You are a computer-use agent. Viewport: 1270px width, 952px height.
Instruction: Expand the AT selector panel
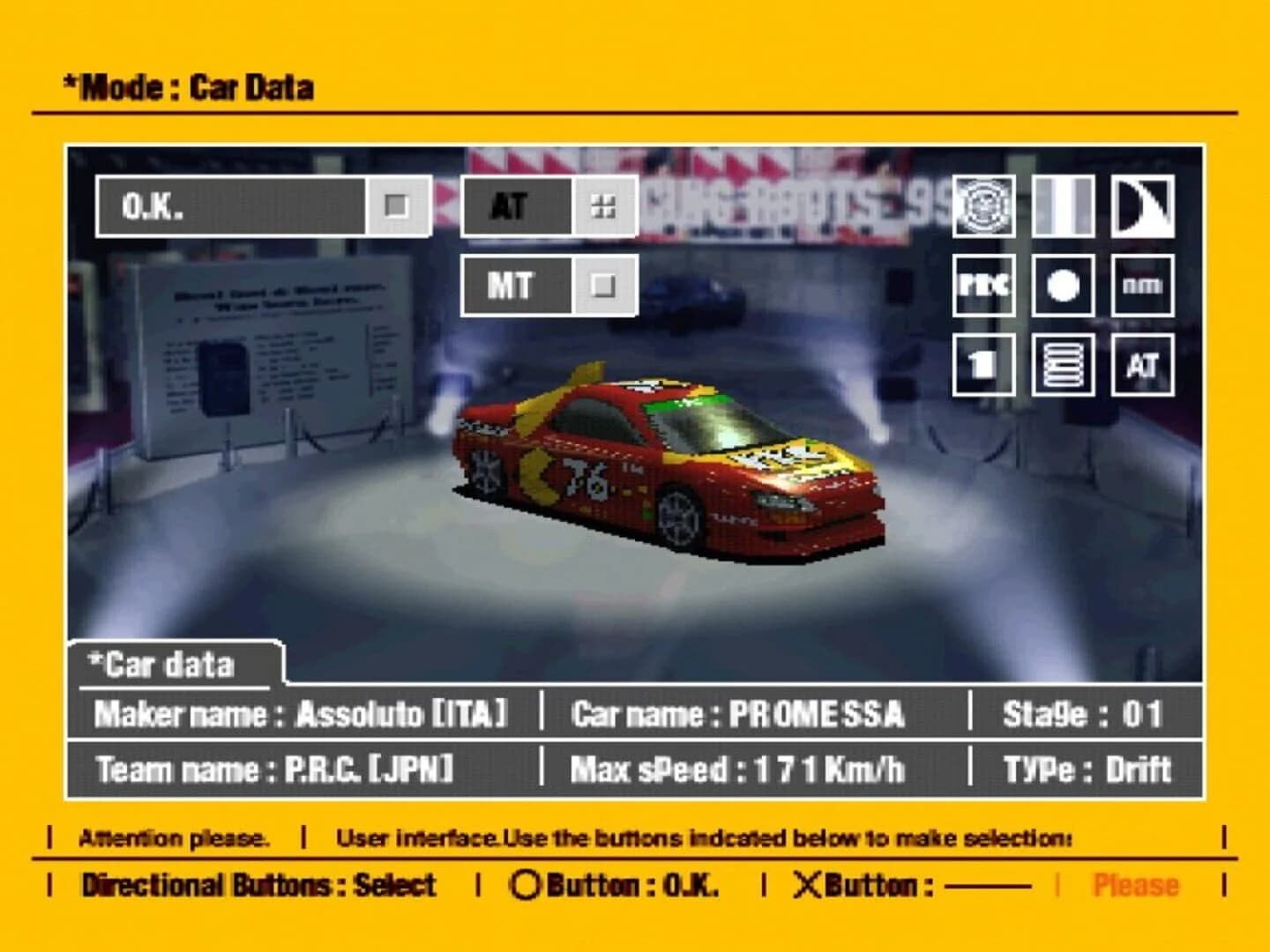(514, 206)
